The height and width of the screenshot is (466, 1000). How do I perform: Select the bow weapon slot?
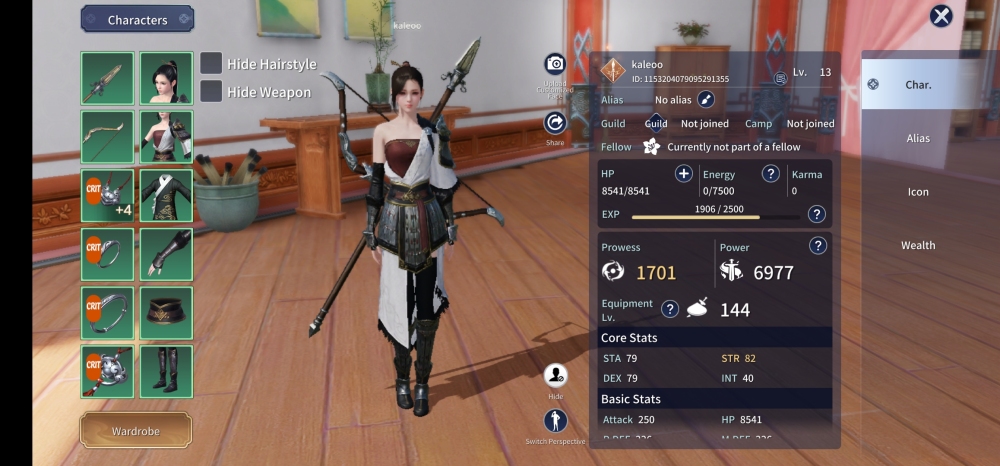[107, 137]
